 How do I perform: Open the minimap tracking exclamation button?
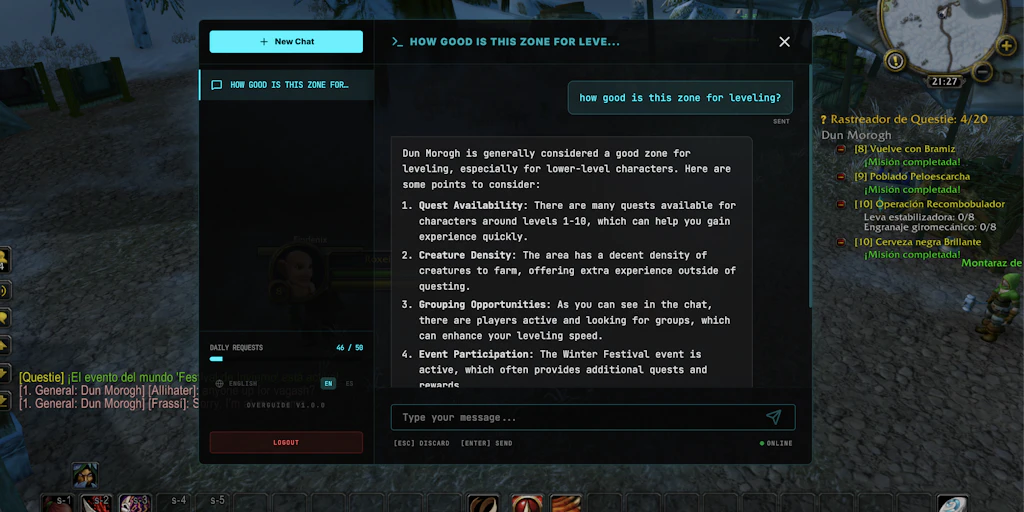896,61
